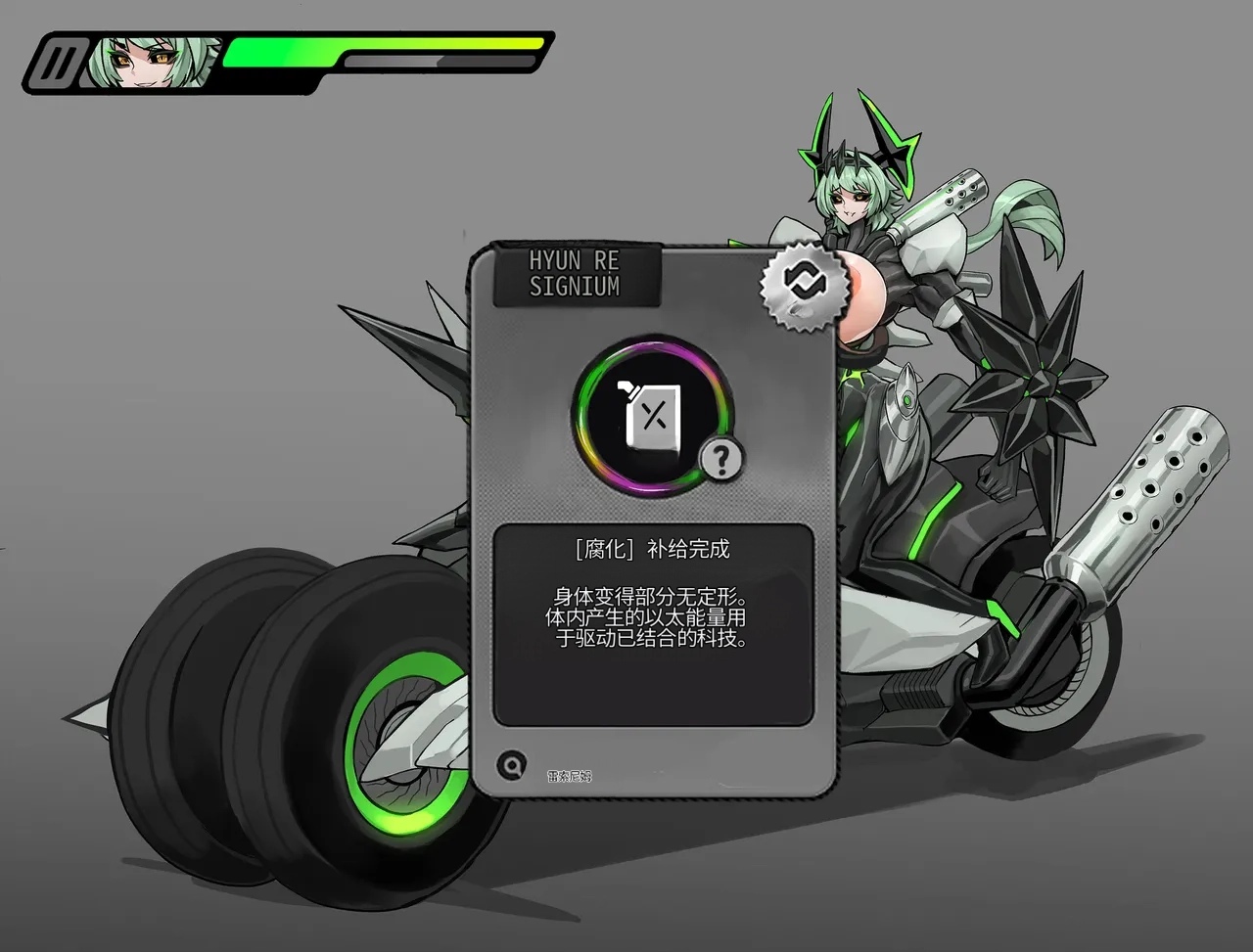The width and height of the screenshot is (1253, 952).
Task: Click the magnifying glass icon on the card
Action: pyautogui.click(x=510, y=764)
